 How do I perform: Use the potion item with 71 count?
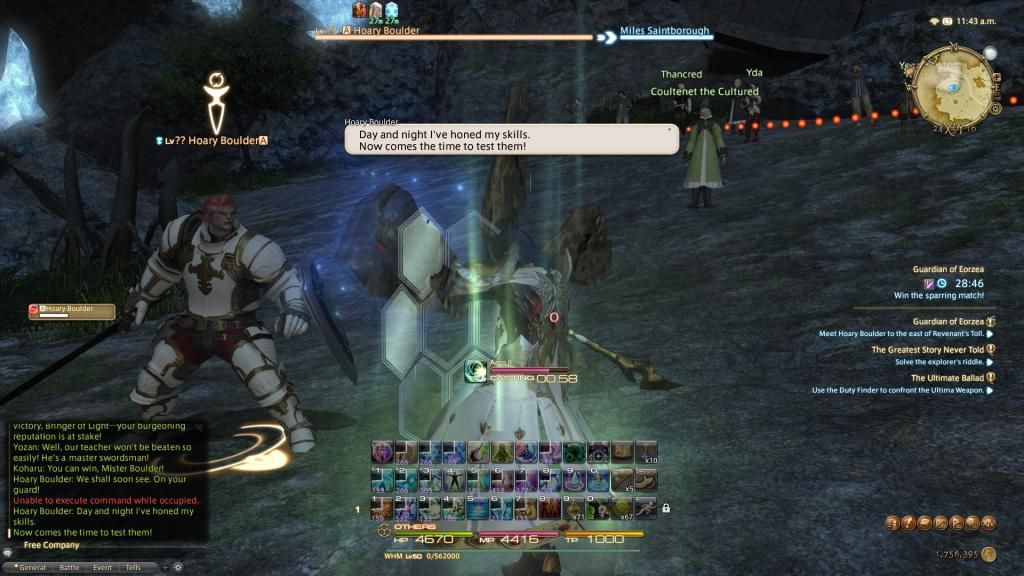575,509
